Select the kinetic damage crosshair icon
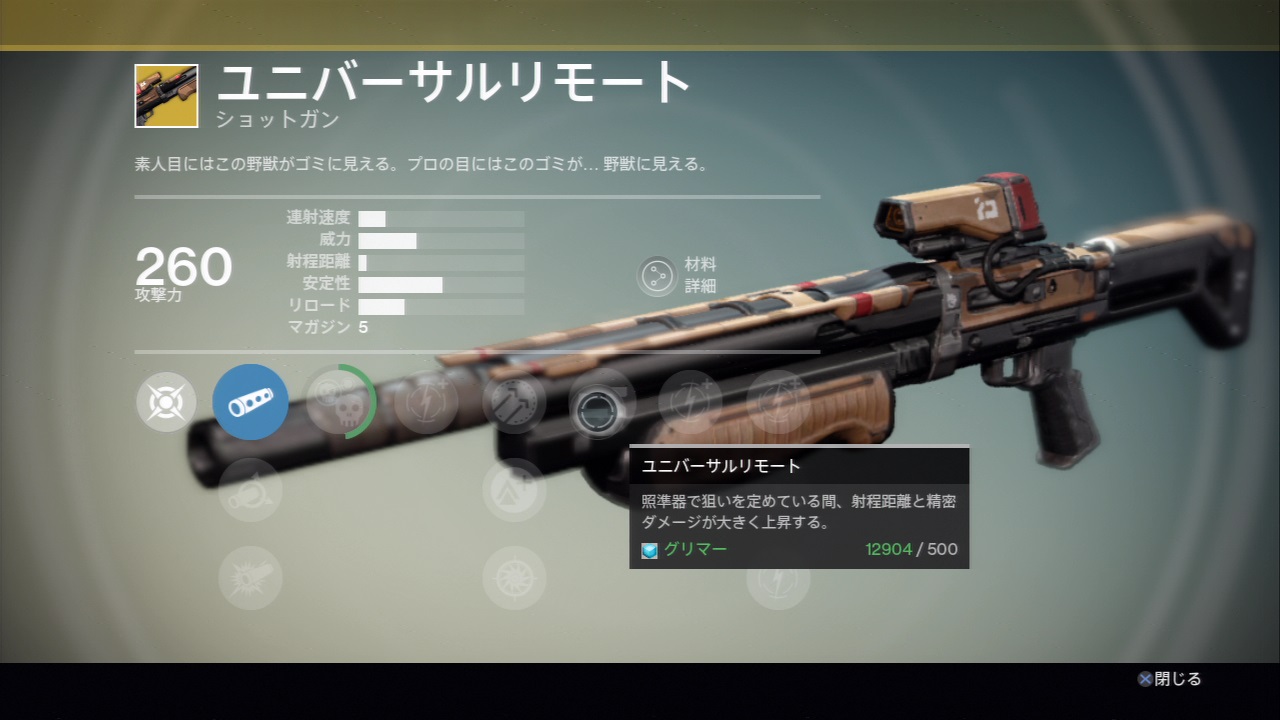The width and height of the screenshot is (1280, 720). pos(166,402)
